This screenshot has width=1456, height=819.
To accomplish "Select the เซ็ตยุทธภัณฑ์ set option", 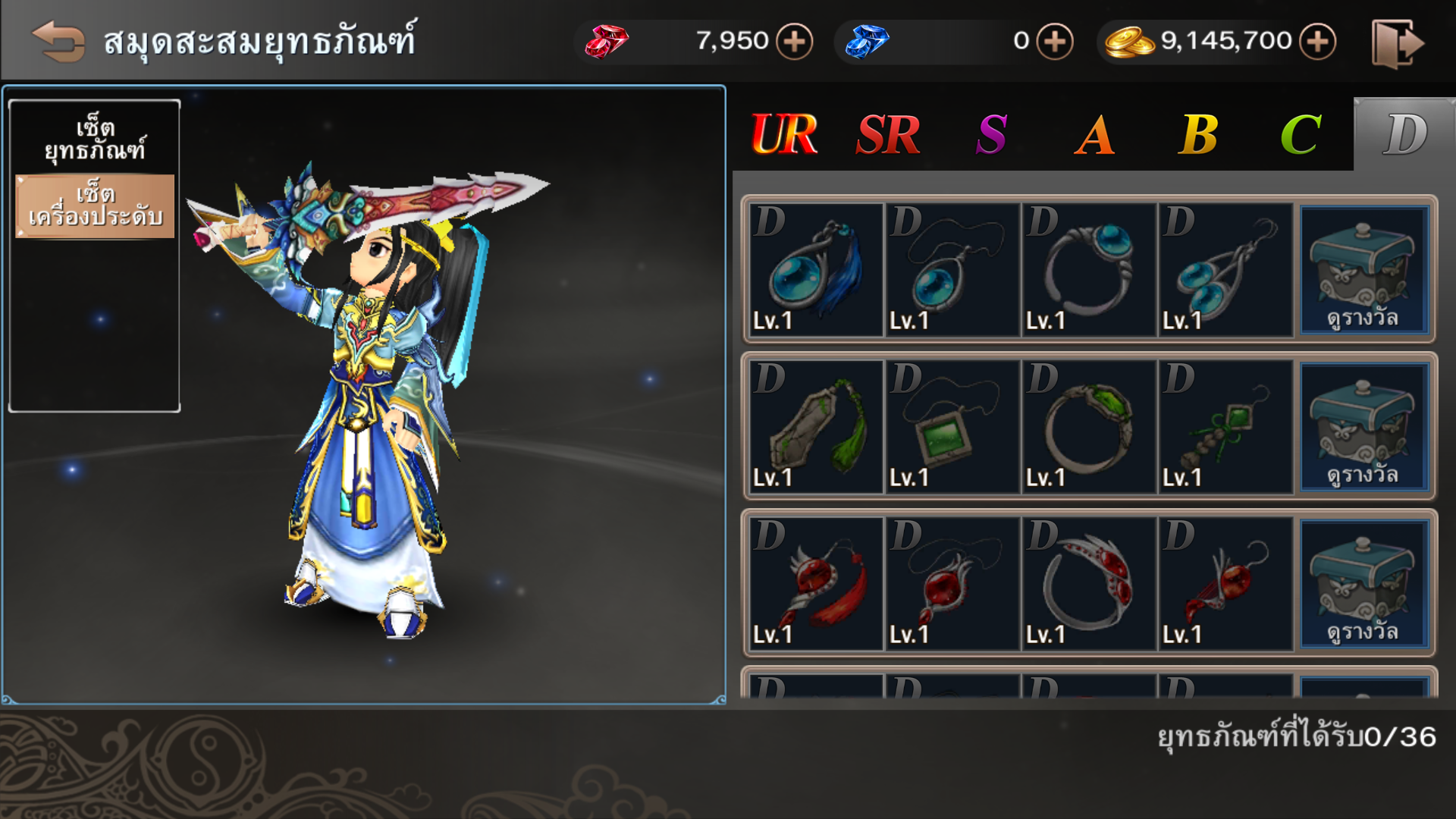I will [x=95, y=140].
